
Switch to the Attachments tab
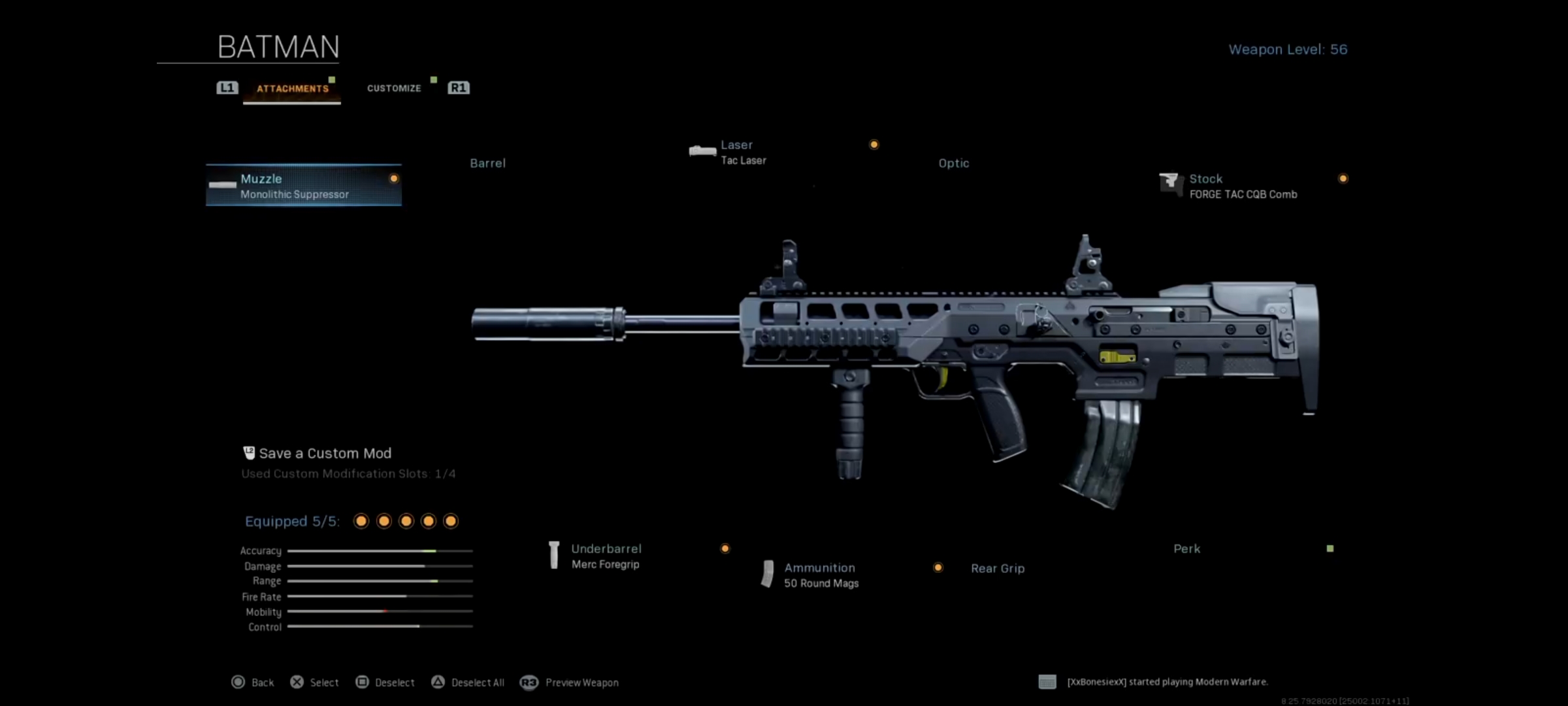292,88
